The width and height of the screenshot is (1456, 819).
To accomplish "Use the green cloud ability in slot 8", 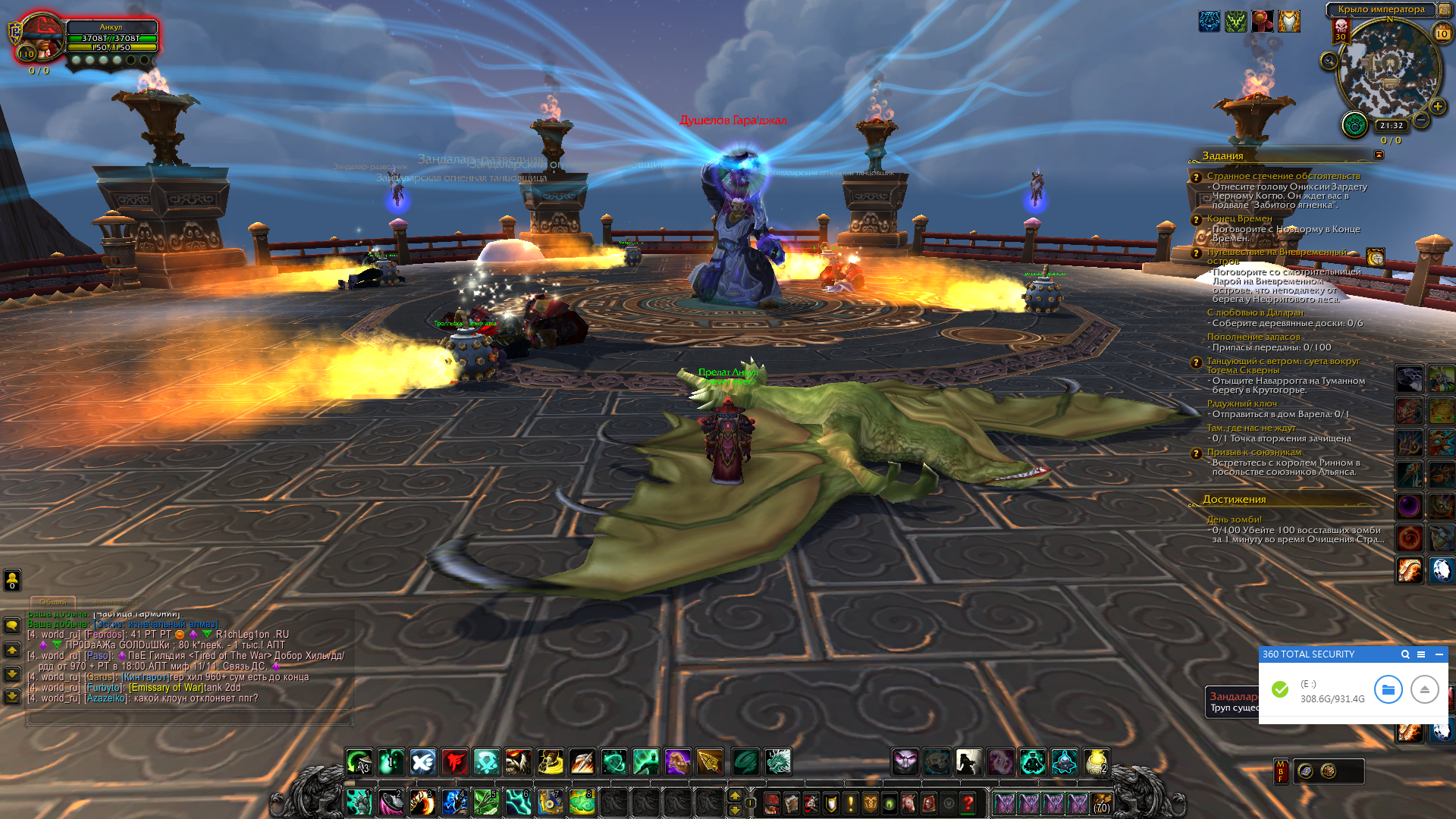I will point(582,802).
